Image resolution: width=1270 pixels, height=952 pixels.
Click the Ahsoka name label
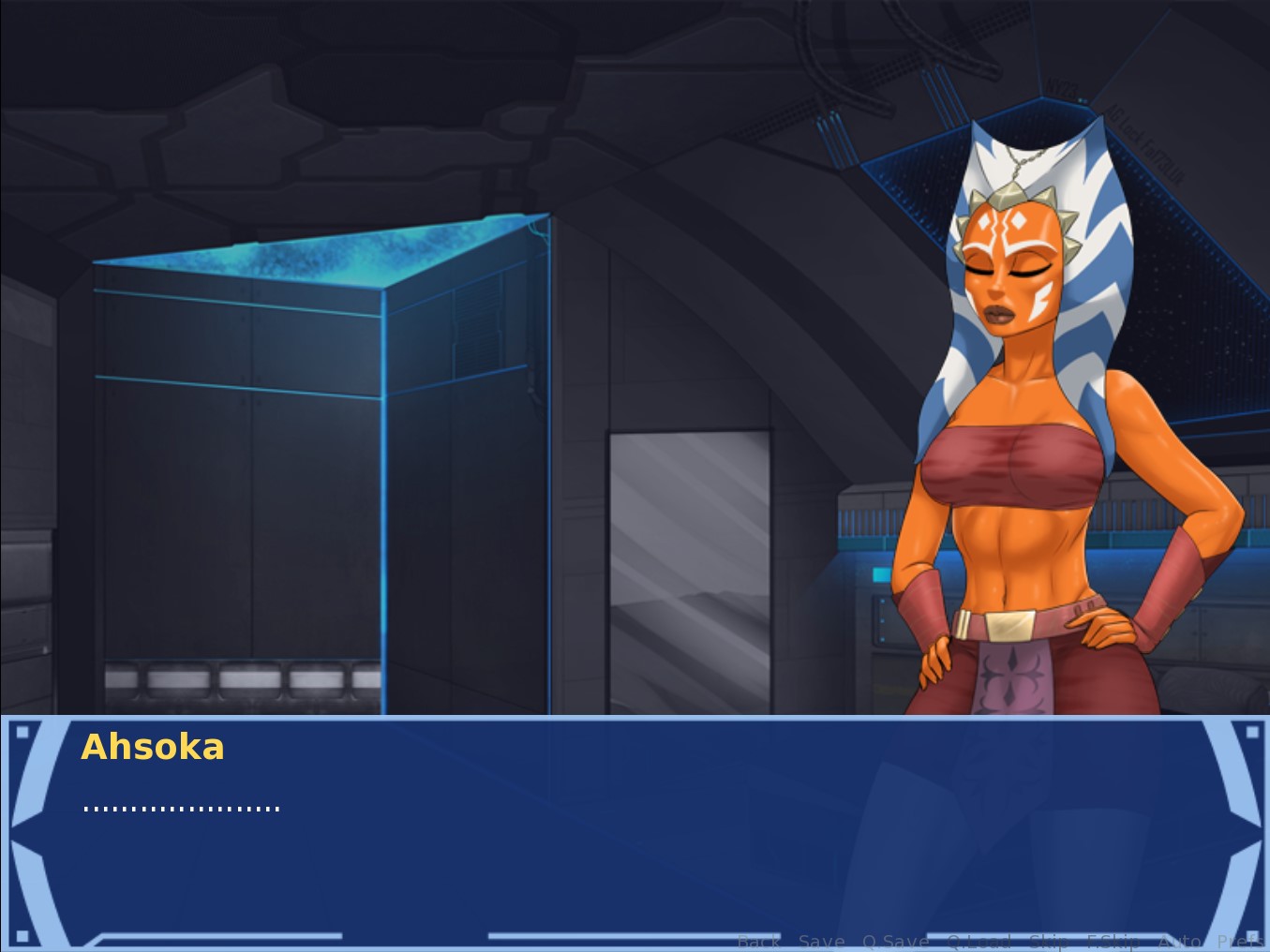153,746
